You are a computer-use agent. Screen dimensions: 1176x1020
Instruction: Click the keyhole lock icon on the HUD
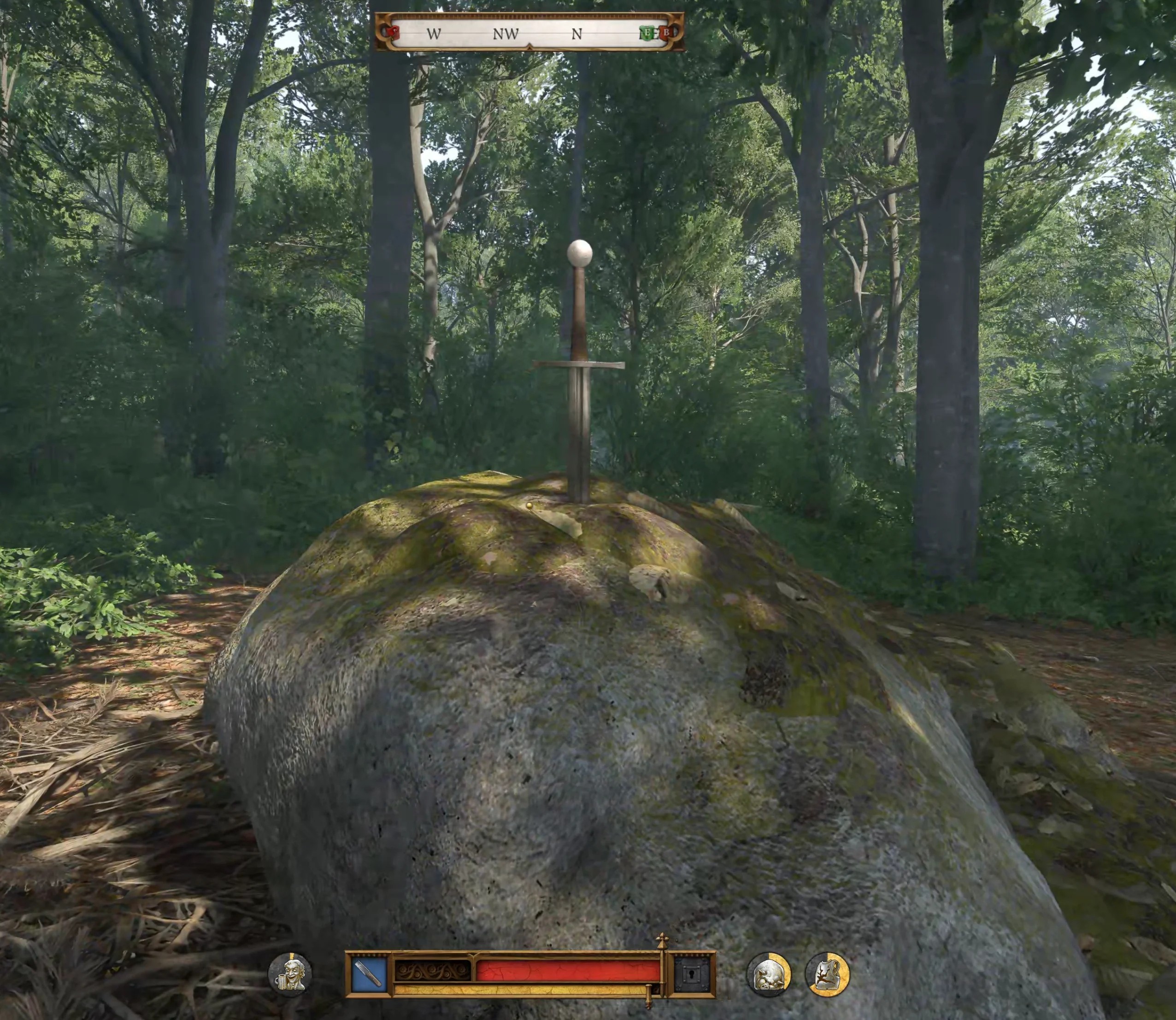coord(692,974)
